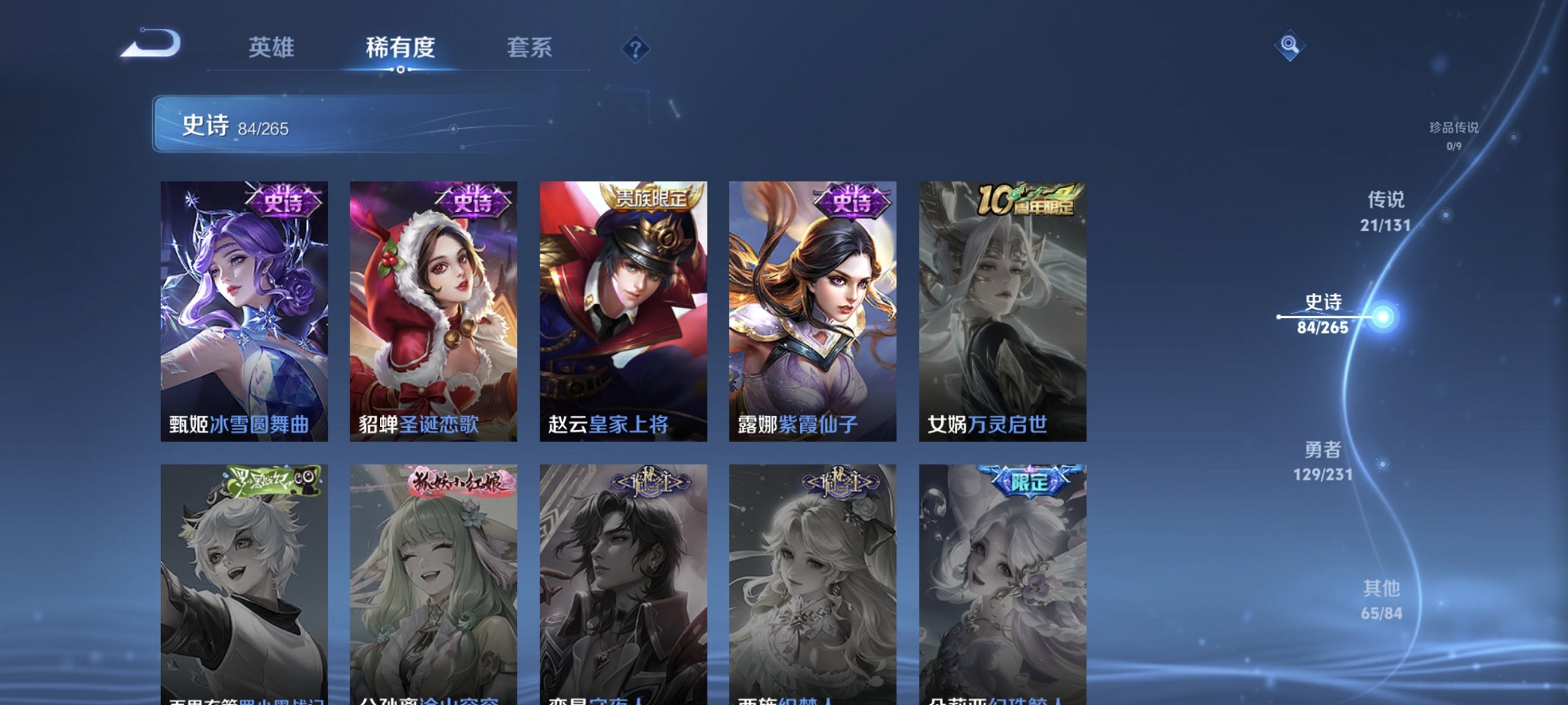Screen dimensions: 1568x705
Task: Click the question mark help icon beside the tabs
Action: 637,48
